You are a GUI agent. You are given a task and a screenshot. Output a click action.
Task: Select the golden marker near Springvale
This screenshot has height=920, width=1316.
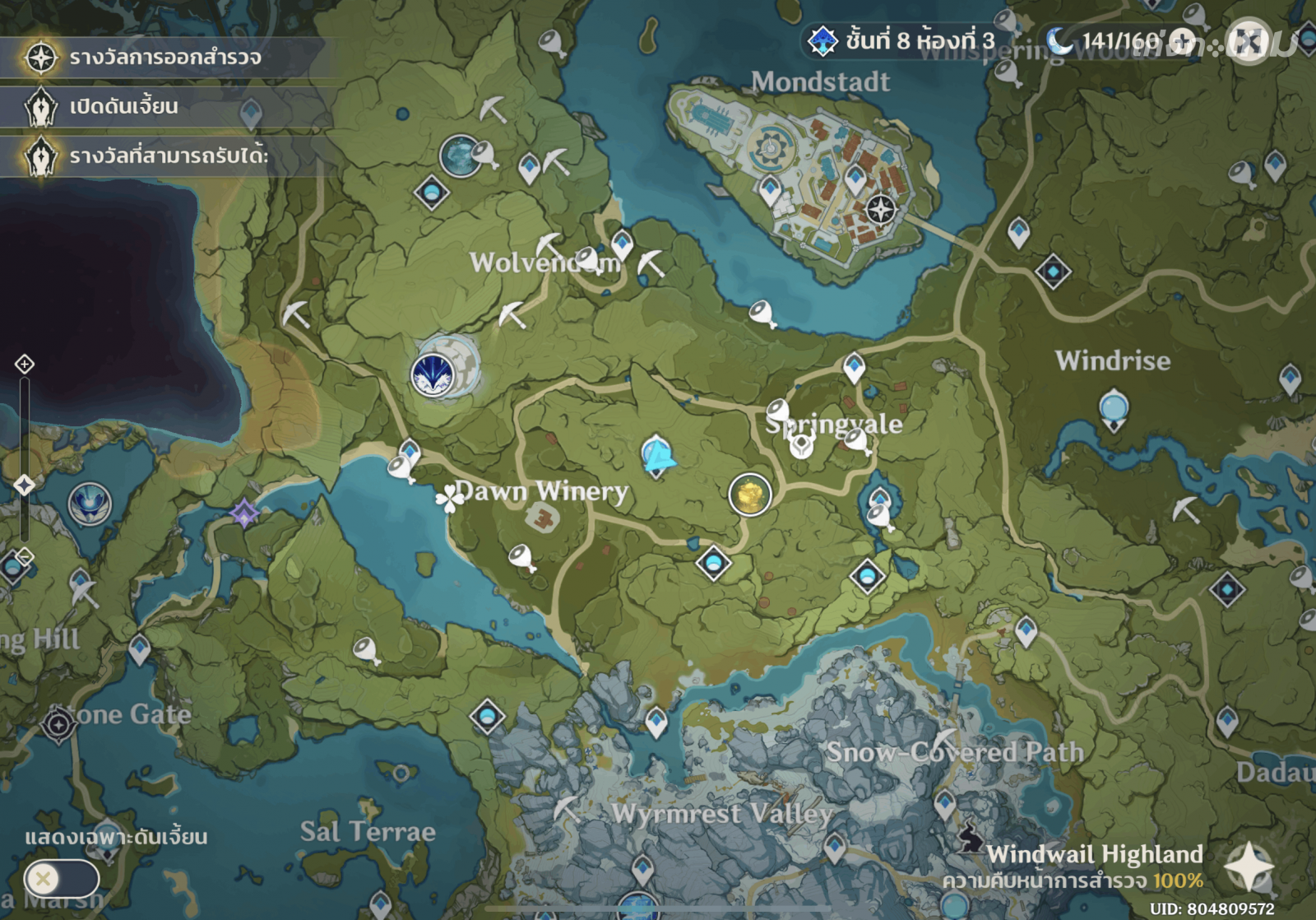pyautogui.click(x=749, y=495)
